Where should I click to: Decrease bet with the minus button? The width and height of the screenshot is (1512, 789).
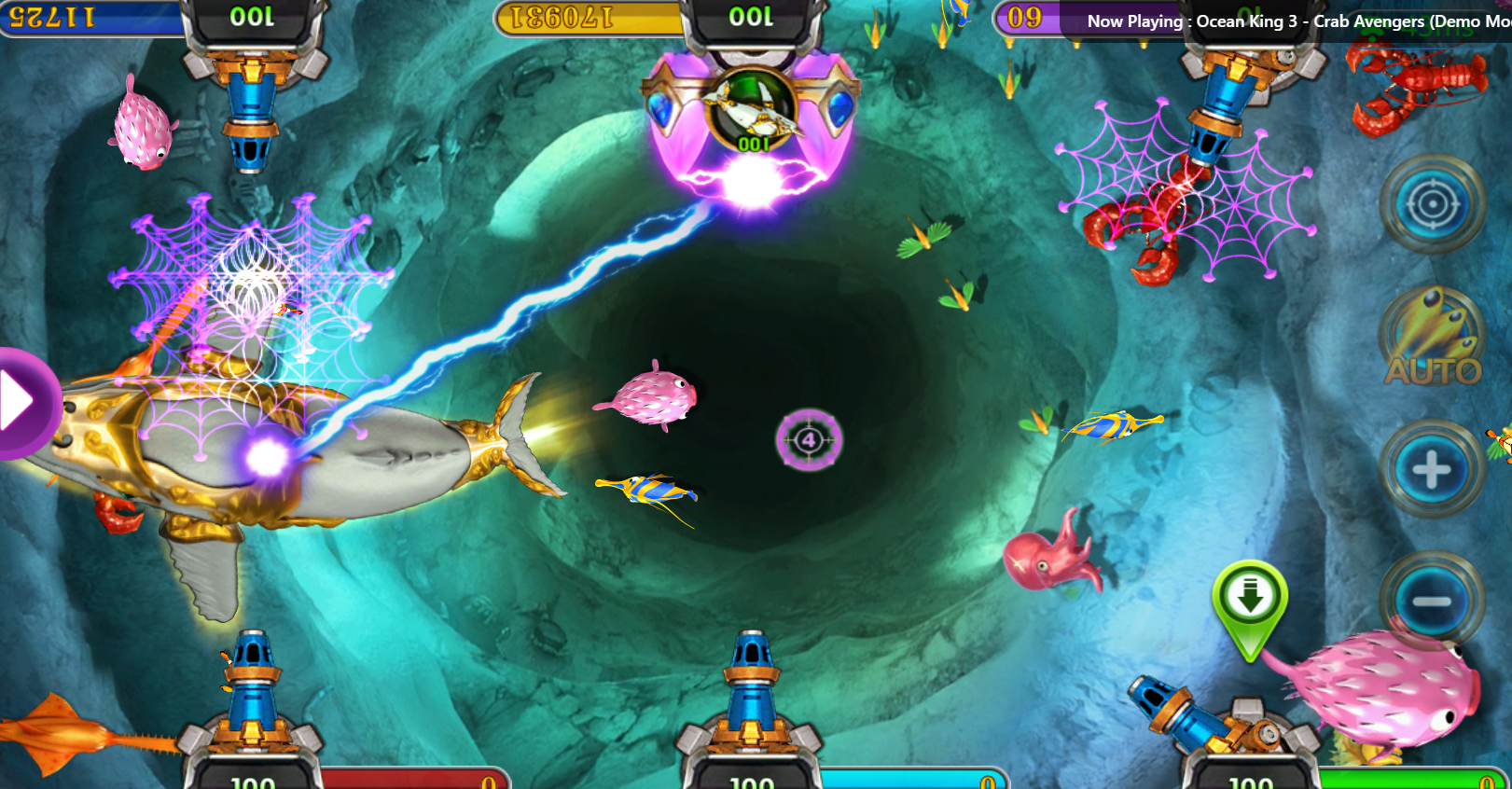pos(1432,601)
